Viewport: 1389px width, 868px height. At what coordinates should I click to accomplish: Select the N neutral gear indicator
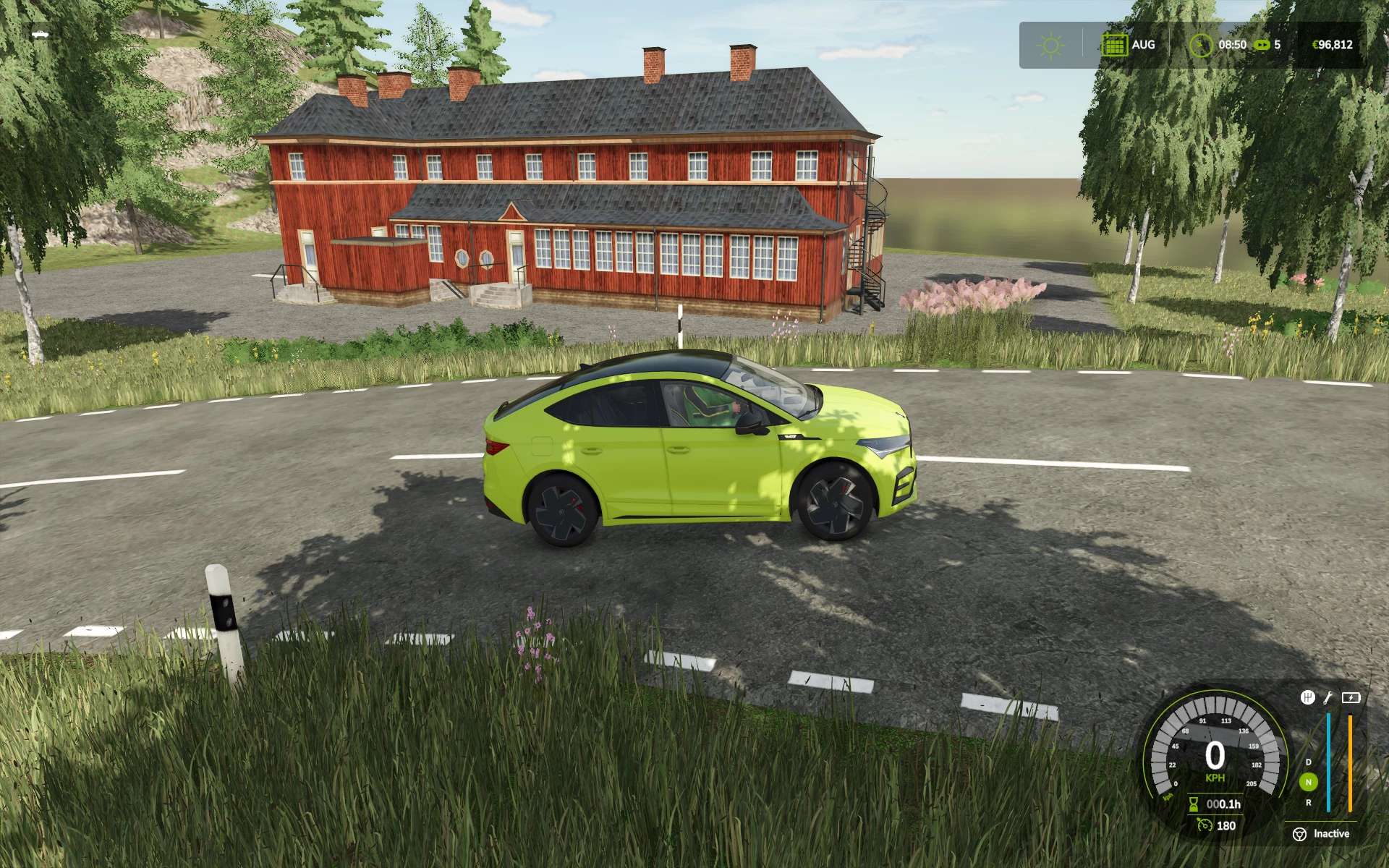[x=1308, y=782]
